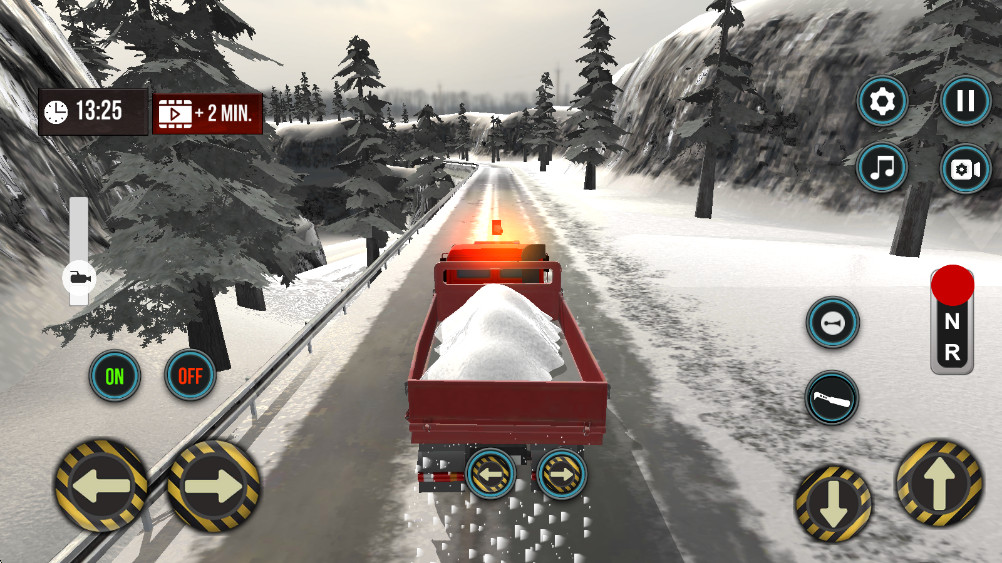Steer right with the large right arrow
1002x563 pixels.
click(x=213, y=486)
